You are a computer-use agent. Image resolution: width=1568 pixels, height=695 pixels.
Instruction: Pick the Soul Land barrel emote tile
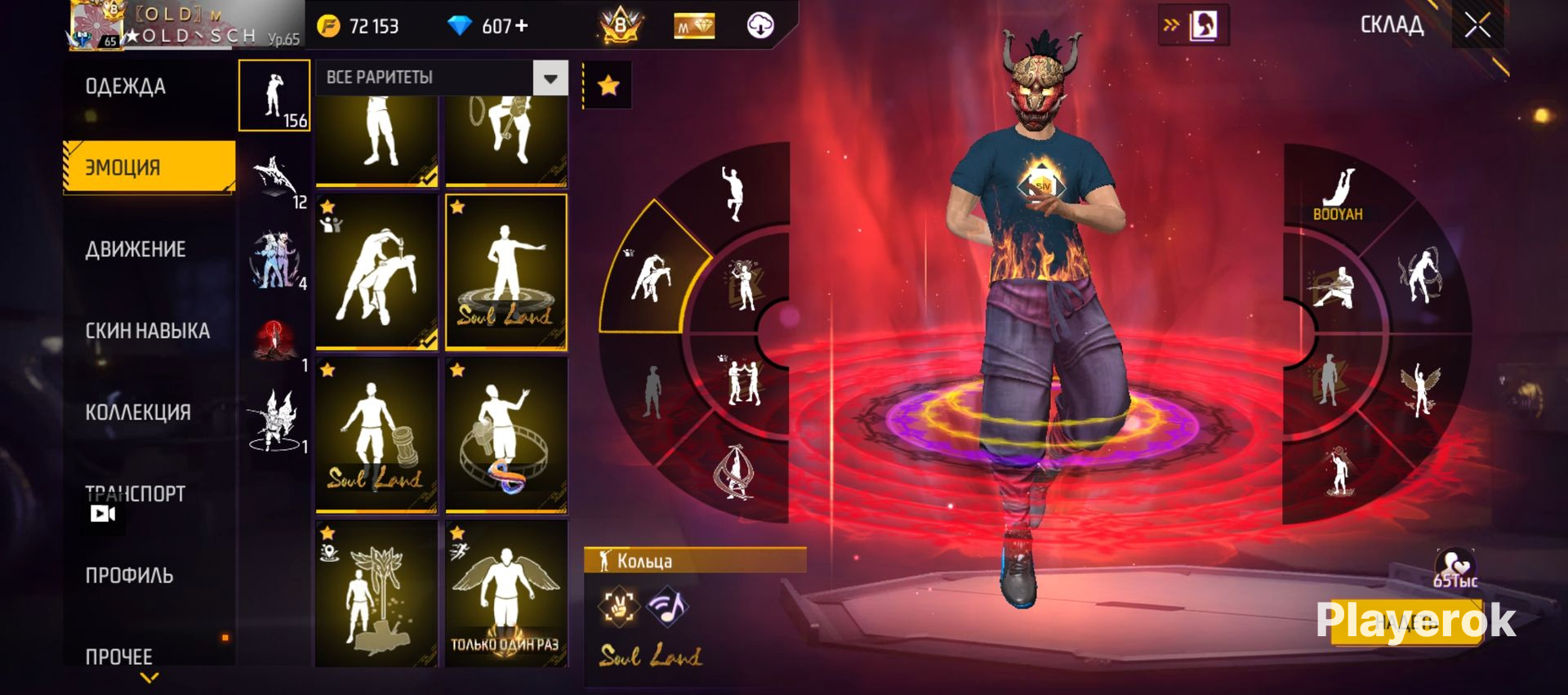(x=376, y=434)
